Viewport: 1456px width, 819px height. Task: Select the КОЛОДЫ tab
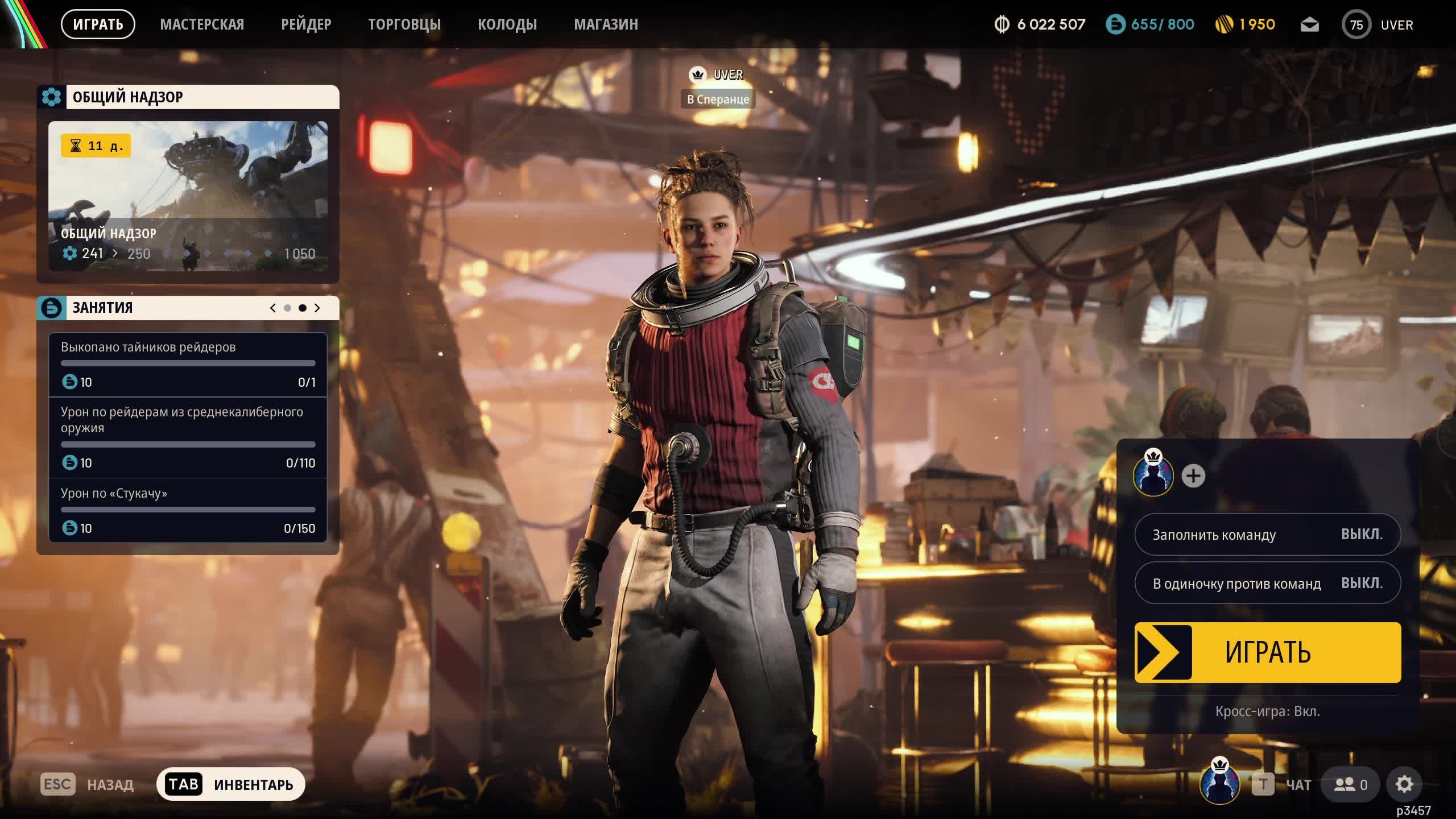tap(507, 24)
